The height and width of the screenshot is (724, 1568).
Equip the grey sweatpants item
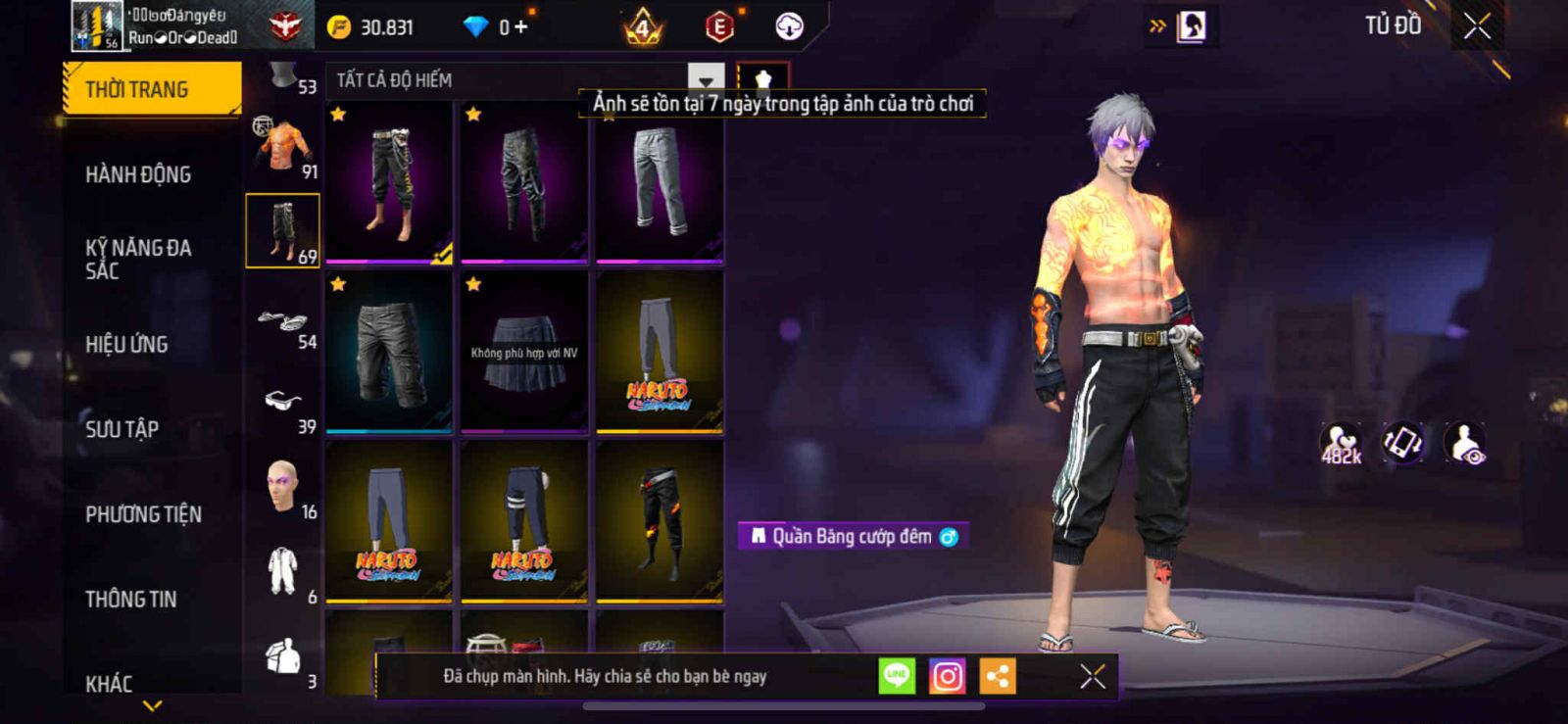coord(660,183)
